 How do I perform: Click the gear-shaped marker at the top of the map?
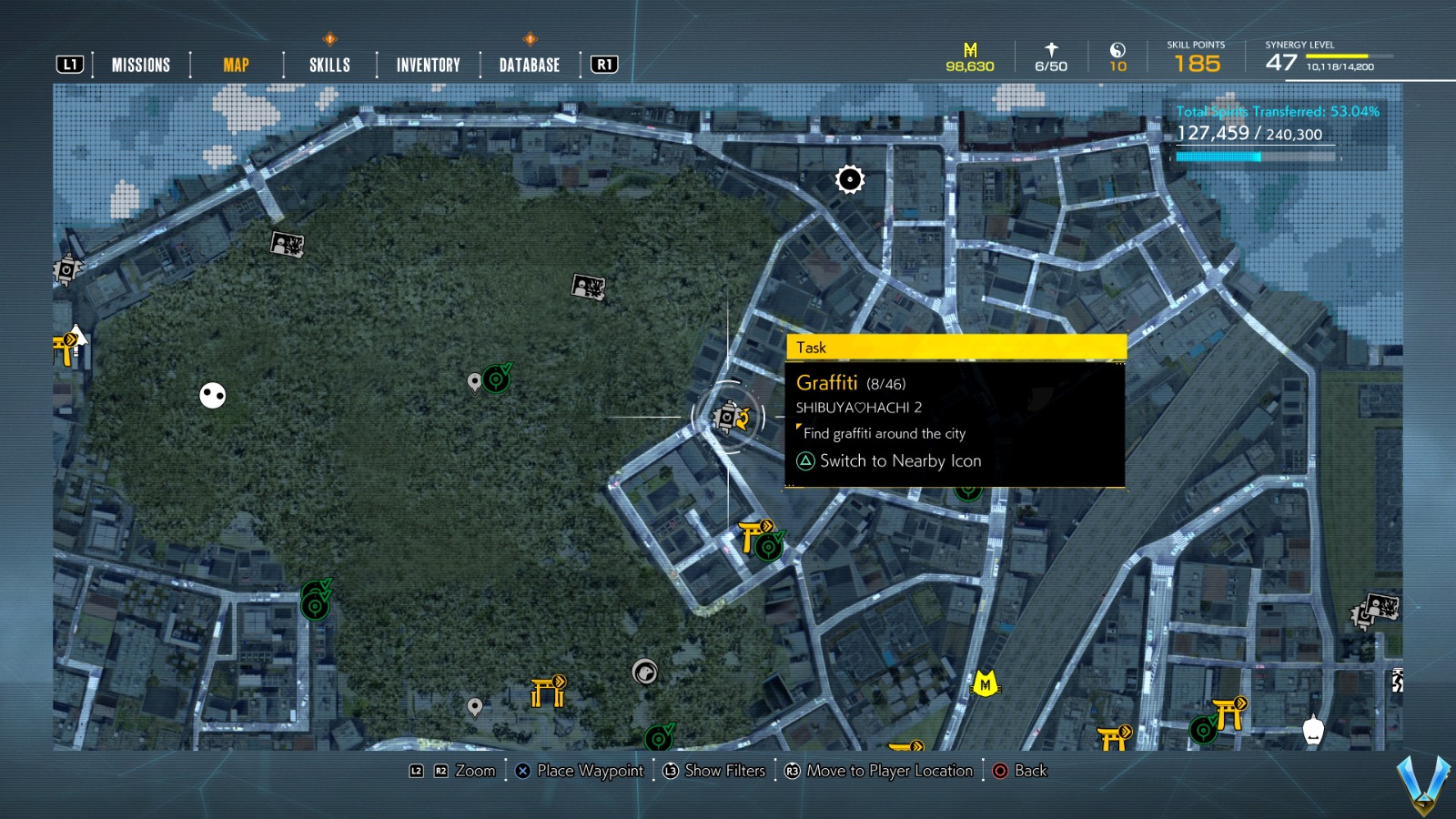click(848, 179)
